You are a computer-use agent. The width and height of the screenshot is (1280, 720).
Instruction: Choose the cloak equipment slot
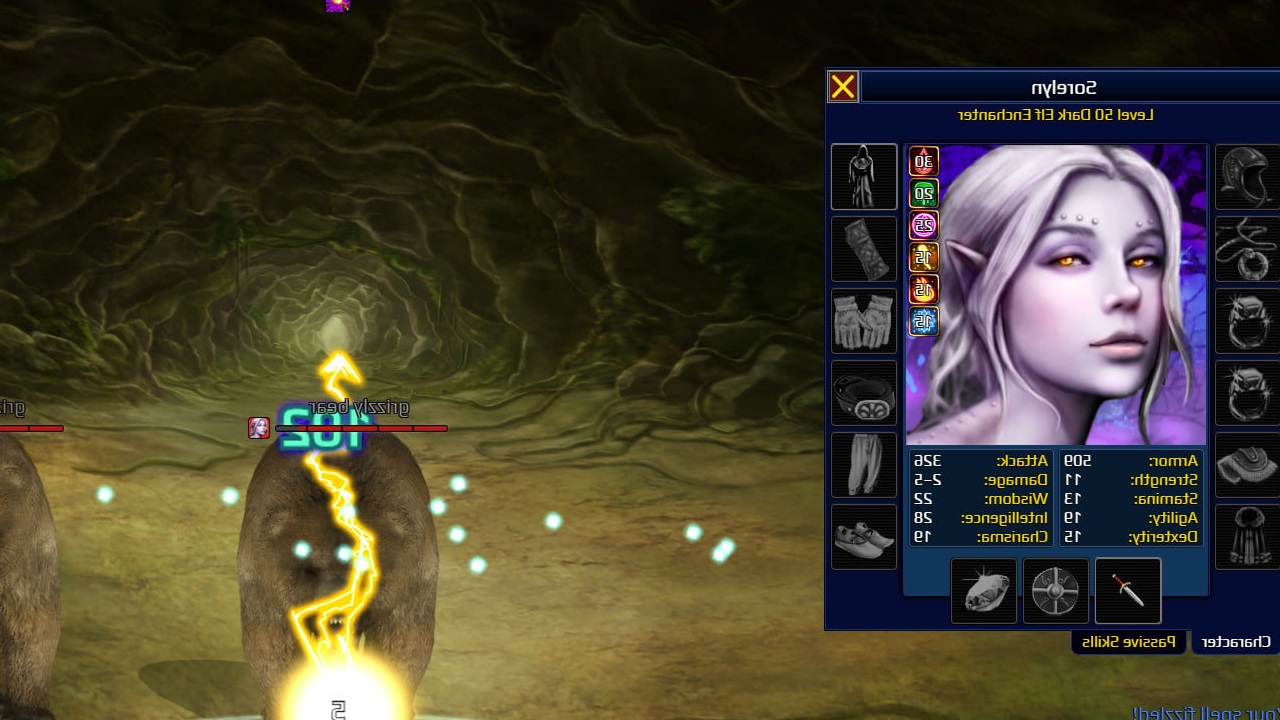tap(1246, 537)
